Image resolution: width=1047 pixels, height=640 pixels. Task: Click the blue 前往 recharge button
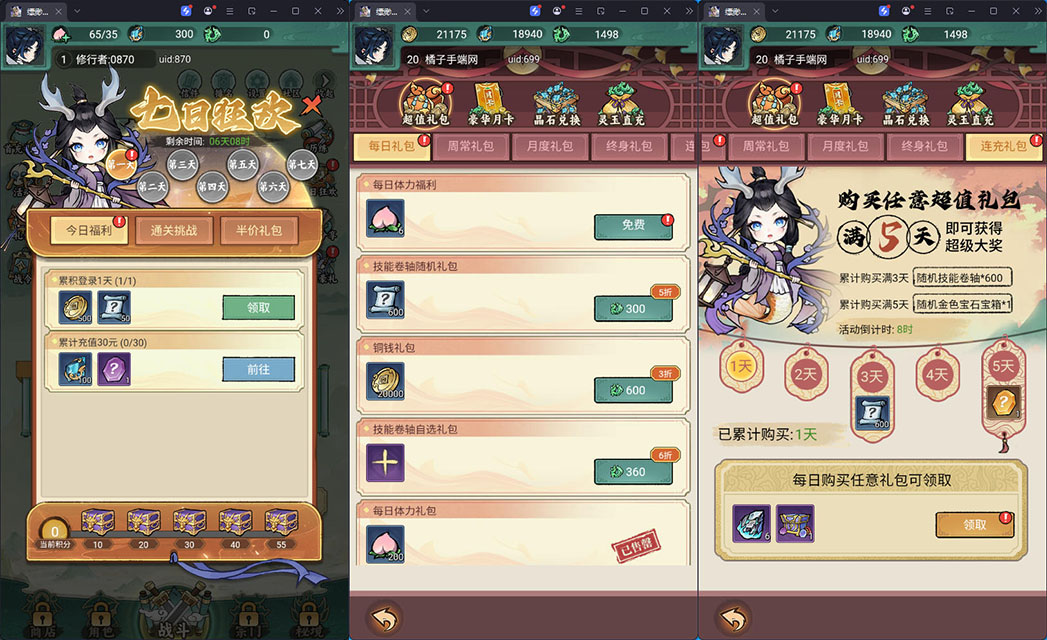click(258, 369)
